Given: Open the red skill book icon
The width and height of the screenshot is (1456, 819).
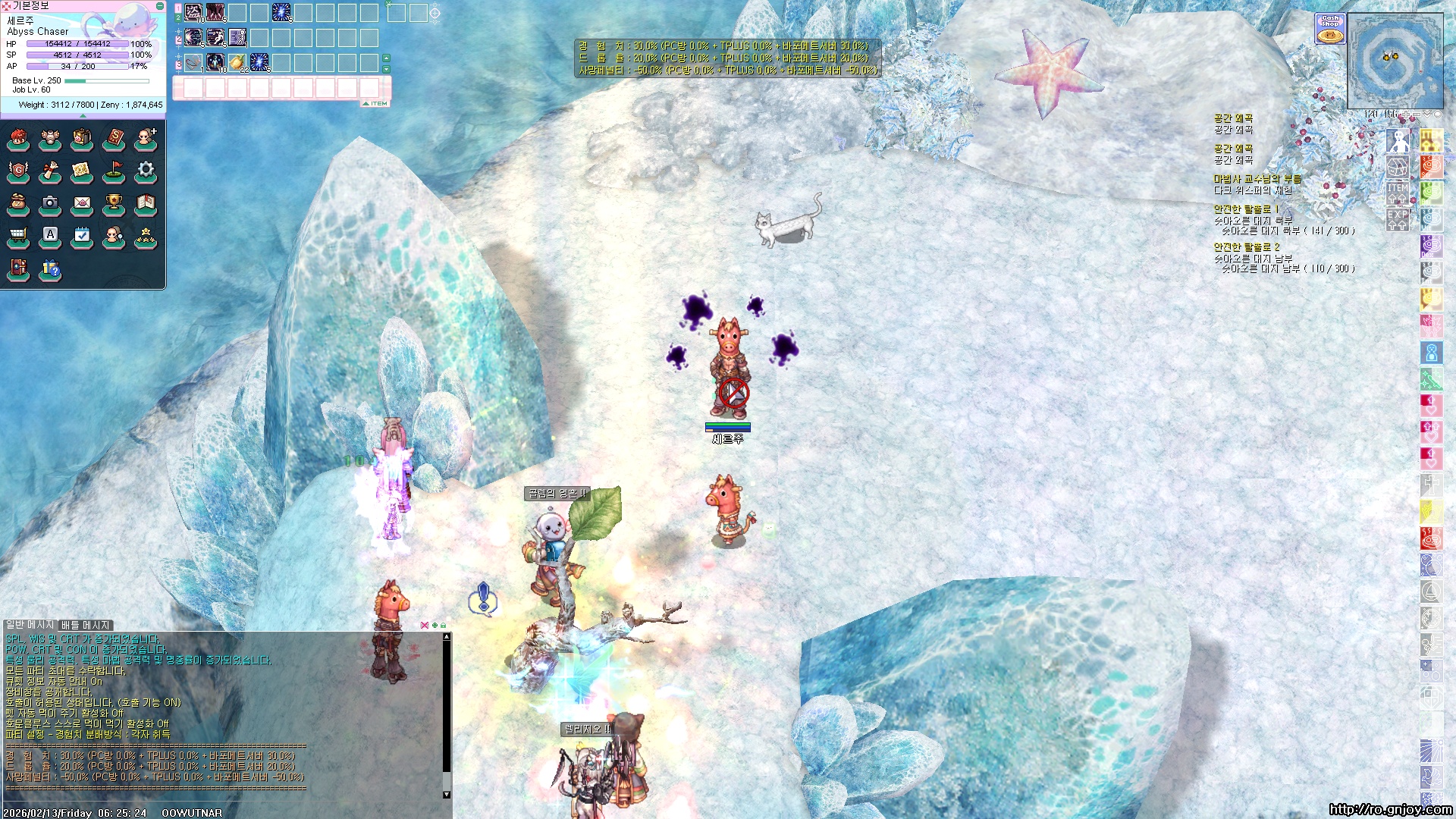Looking at the screenshot, I should pos(114,139).
